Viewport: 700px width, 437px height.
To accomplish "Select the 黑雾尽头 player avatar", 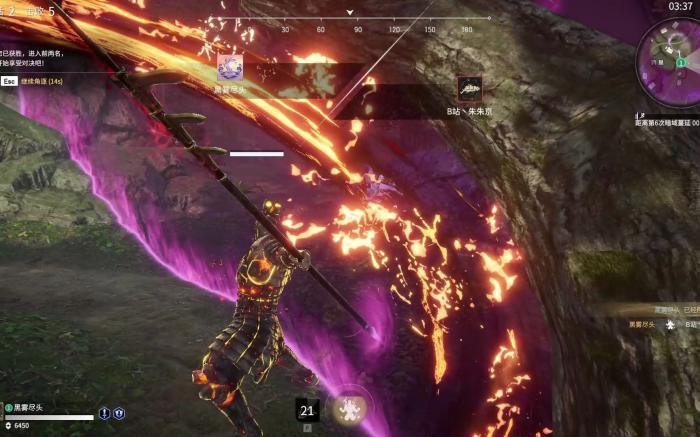I will tap(228, 67).
